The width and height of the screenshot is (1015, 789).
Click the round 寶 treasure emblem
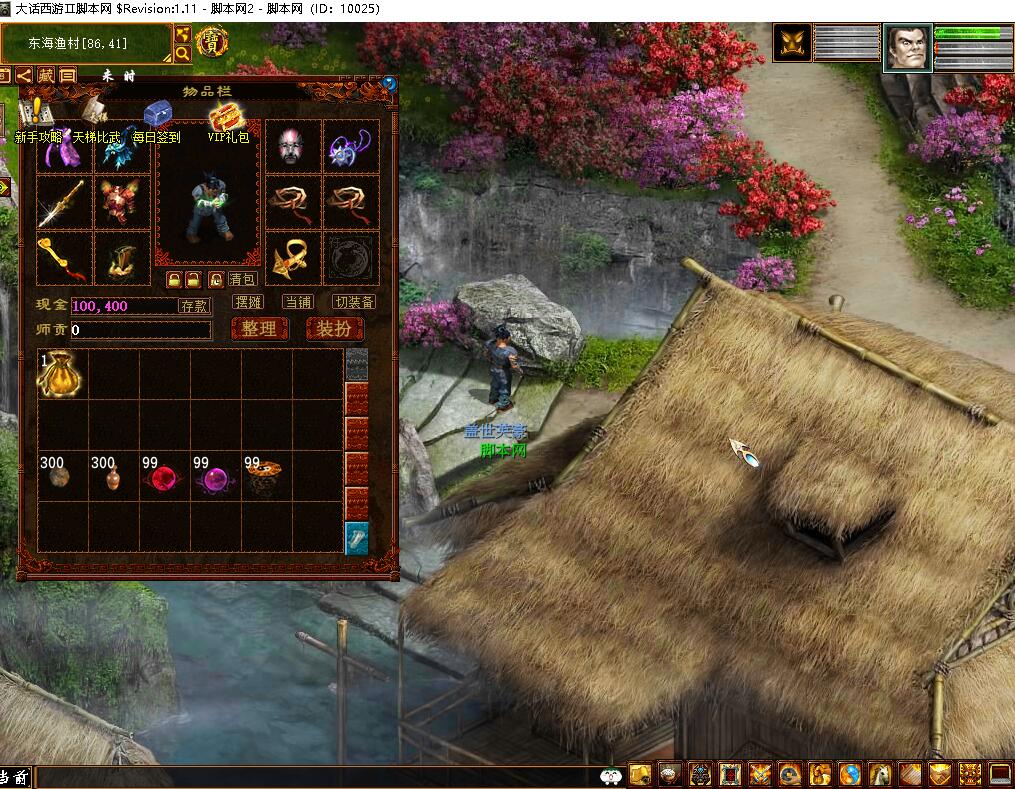(212, 42)
